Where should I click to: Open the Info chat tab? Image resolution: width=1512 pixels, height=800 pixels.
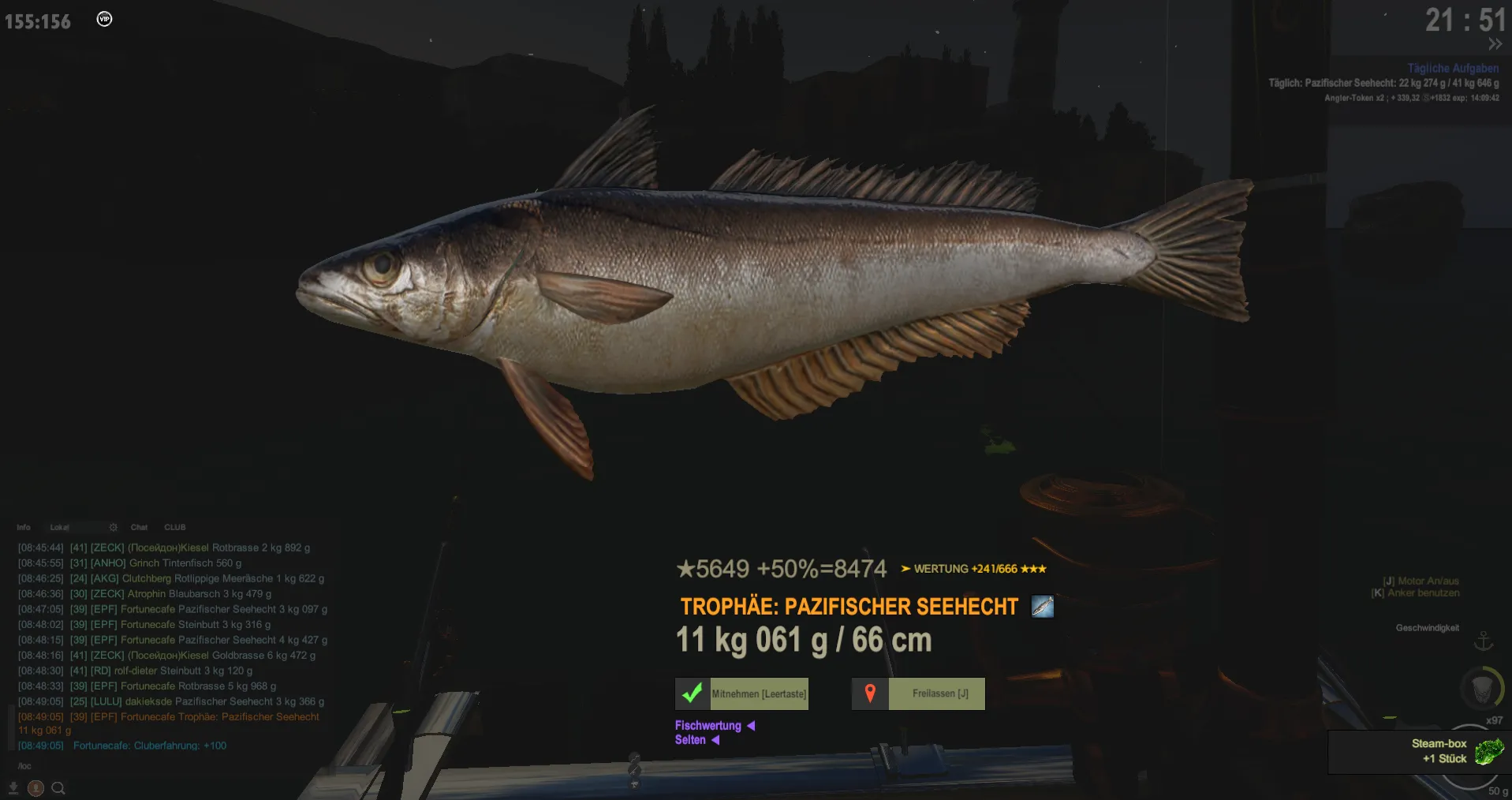click(24, 527)
